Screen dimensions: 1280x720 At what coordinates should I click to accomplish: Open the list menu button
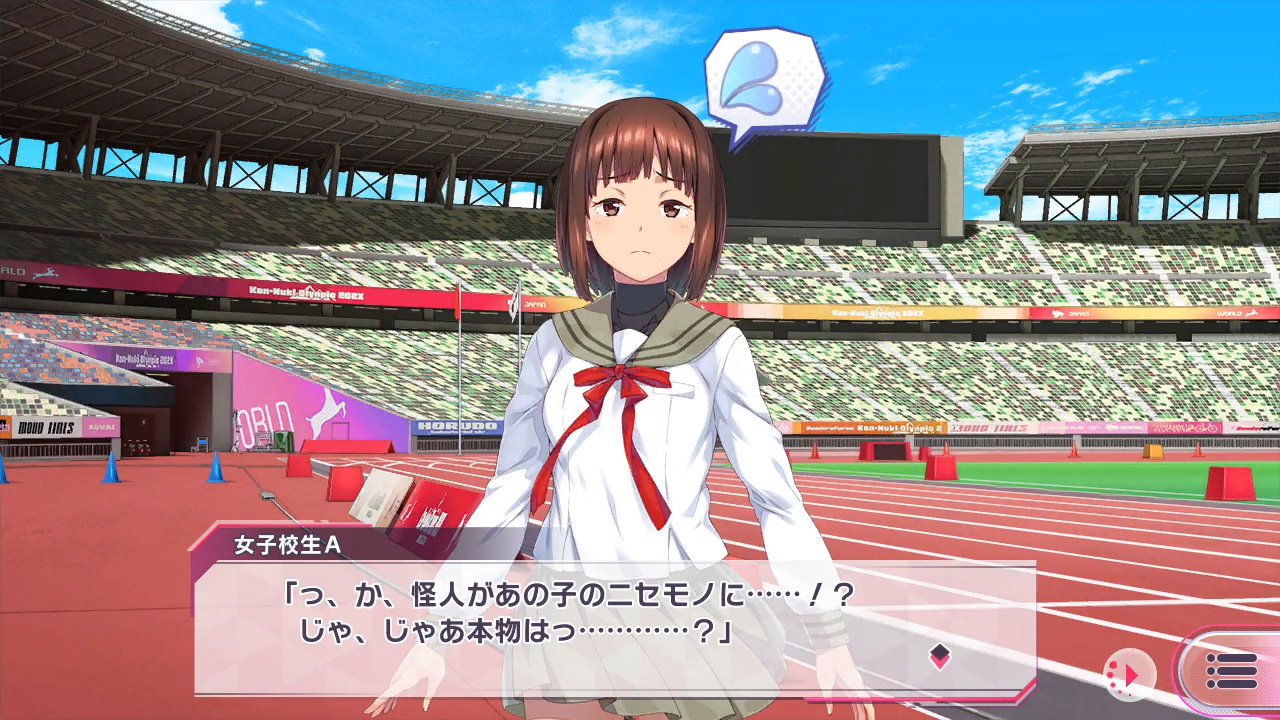click(x=1231, y=671)
